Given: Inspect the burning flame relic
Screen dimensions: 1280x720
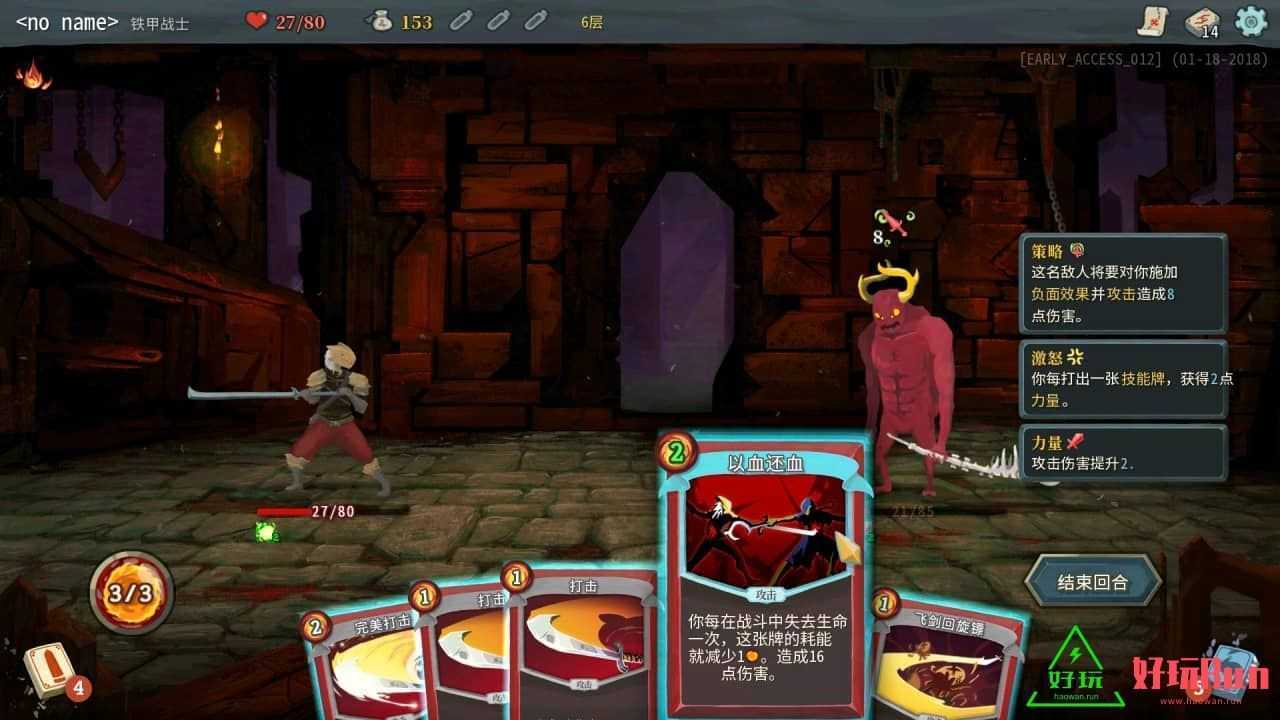Looking at the screenshot, I should tap(33, 74).
